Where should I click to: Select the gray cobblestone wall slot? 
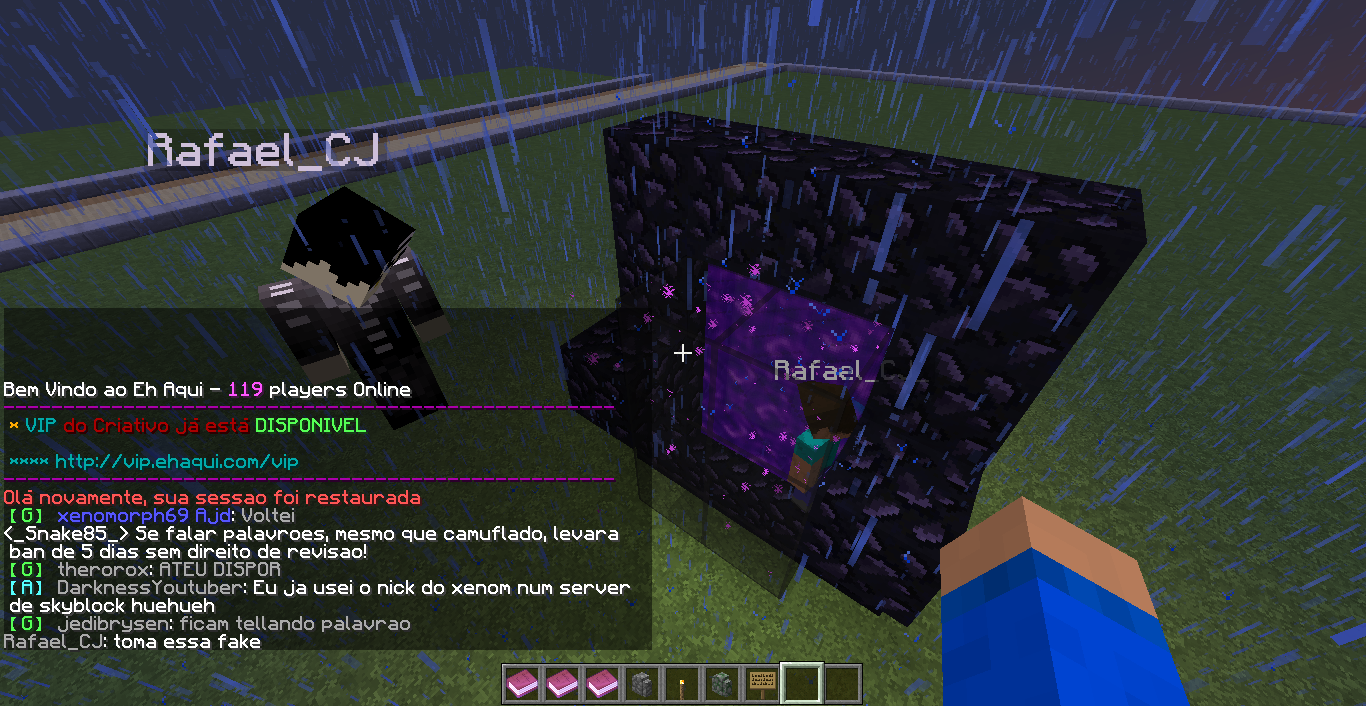[x=641, y=684]
